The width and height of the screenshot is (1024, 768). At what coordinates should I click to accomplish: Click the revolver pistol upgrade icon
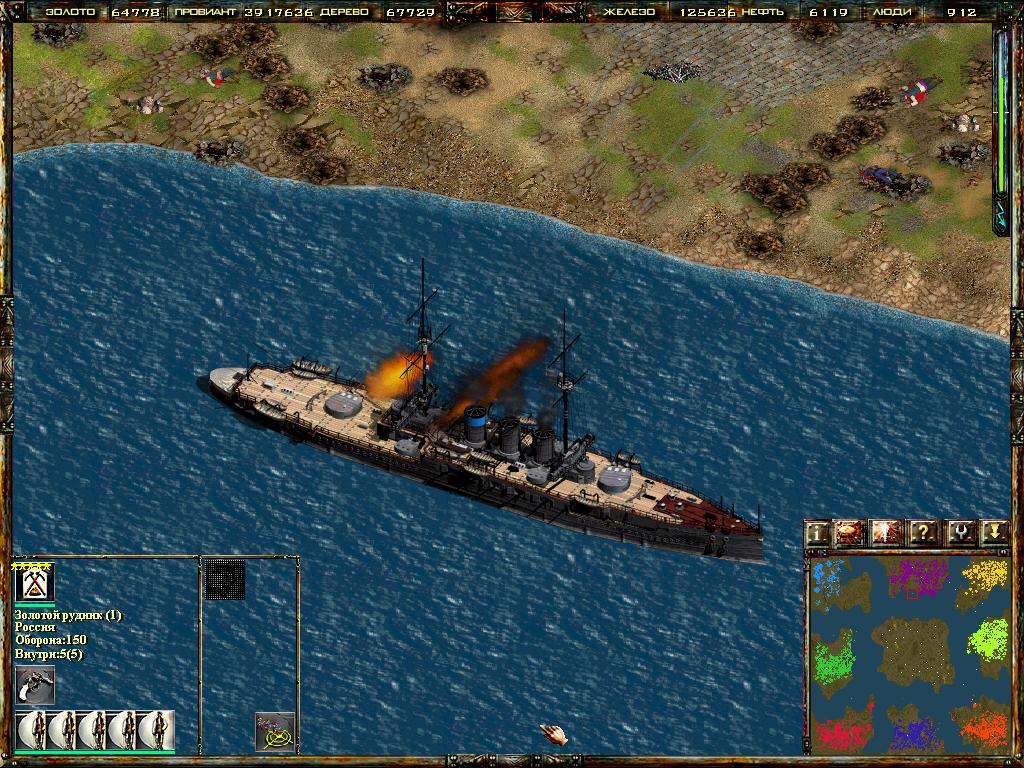click(35, 686)
